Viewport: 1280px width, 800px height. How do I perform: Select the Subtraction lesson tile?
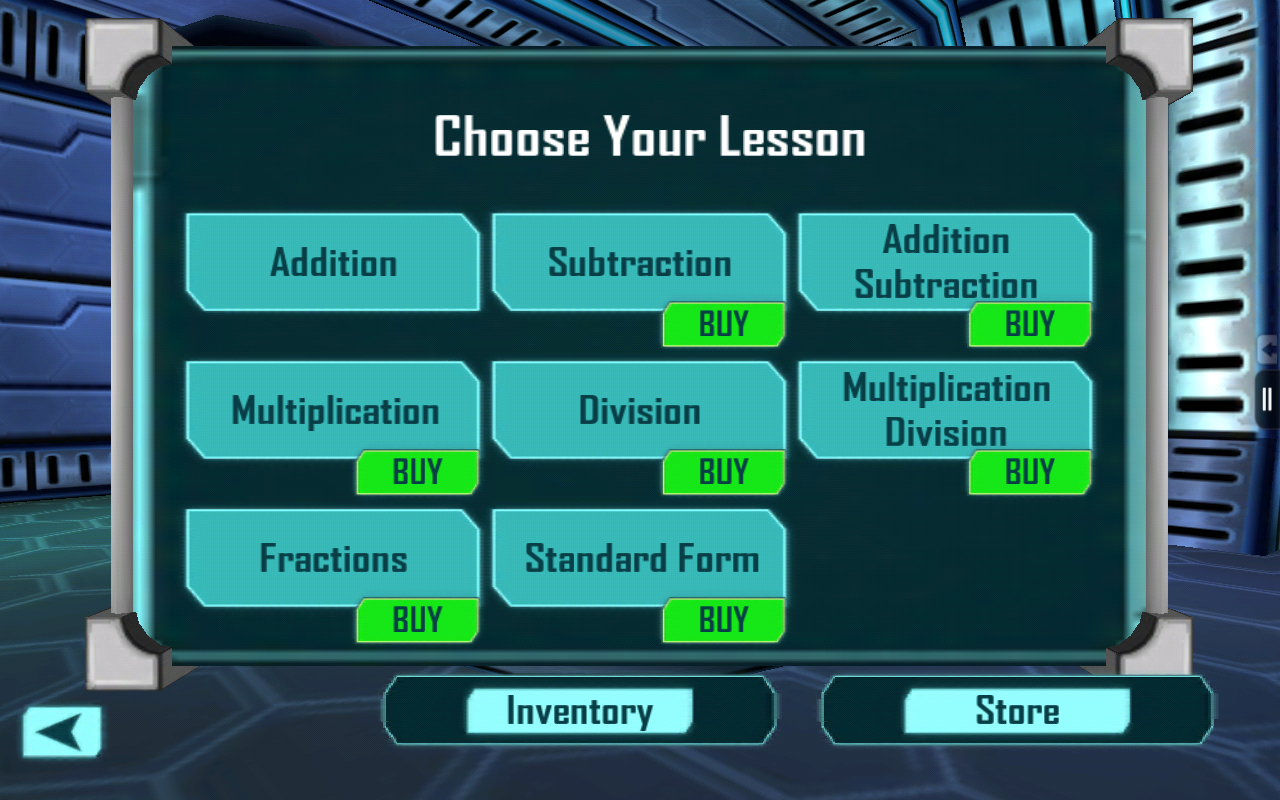pyautogui.click(x=639, y=260)
